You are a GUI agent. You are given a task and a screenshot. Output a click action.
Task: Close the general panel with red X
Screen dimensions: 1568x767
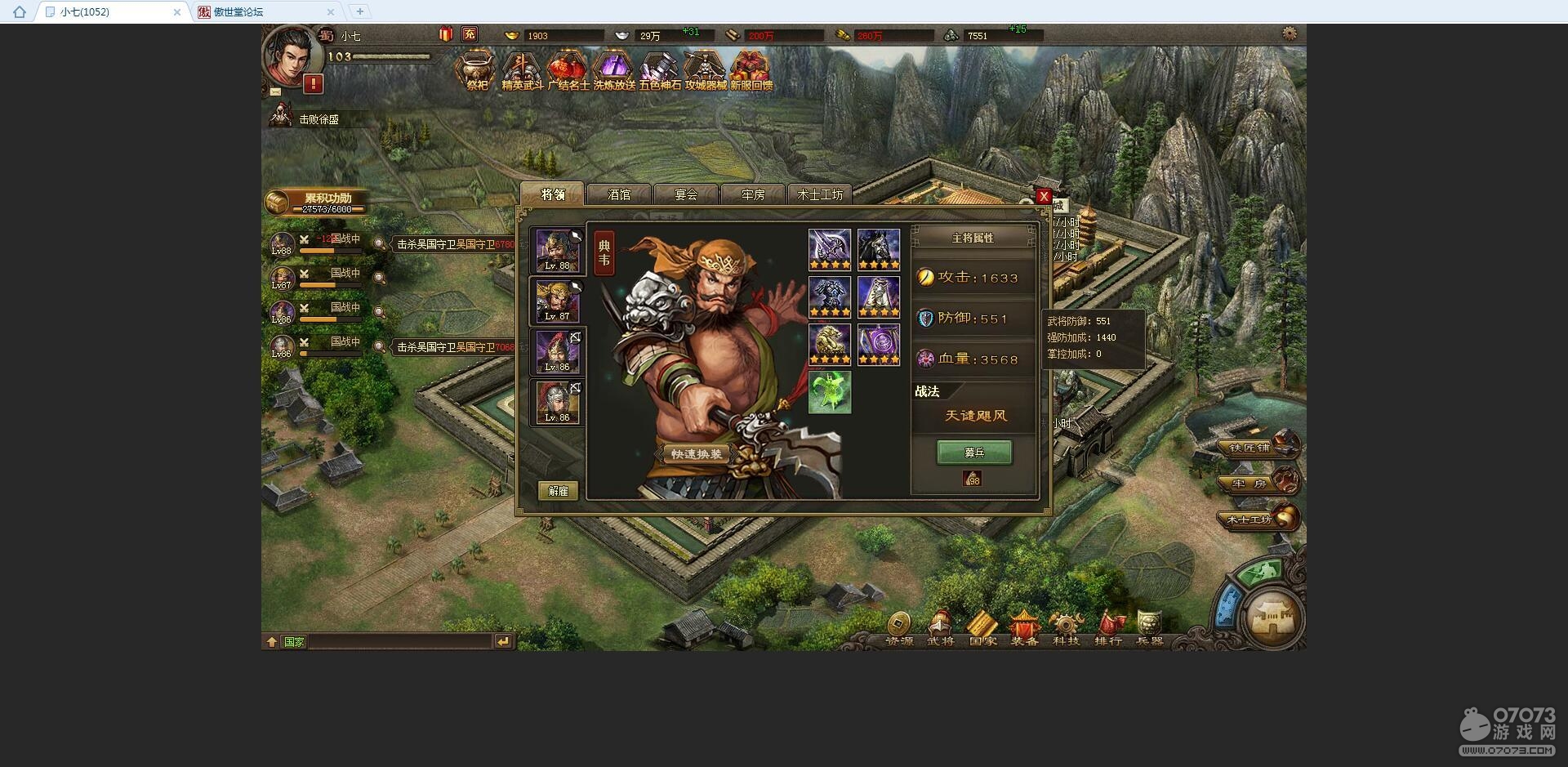(x=1043, y=196)
